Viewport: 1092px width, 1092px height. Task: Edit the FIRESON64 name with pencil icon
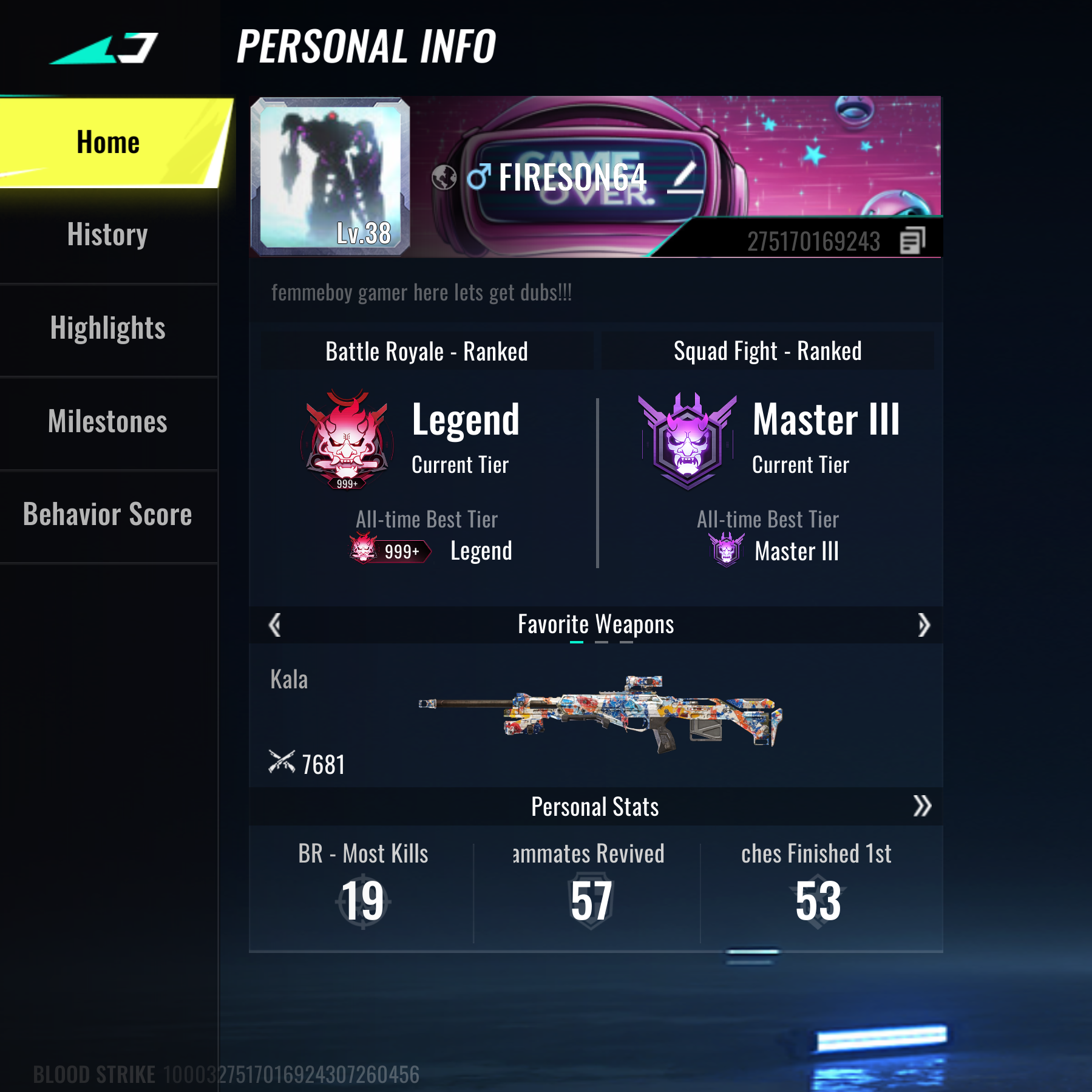[685, 178]
